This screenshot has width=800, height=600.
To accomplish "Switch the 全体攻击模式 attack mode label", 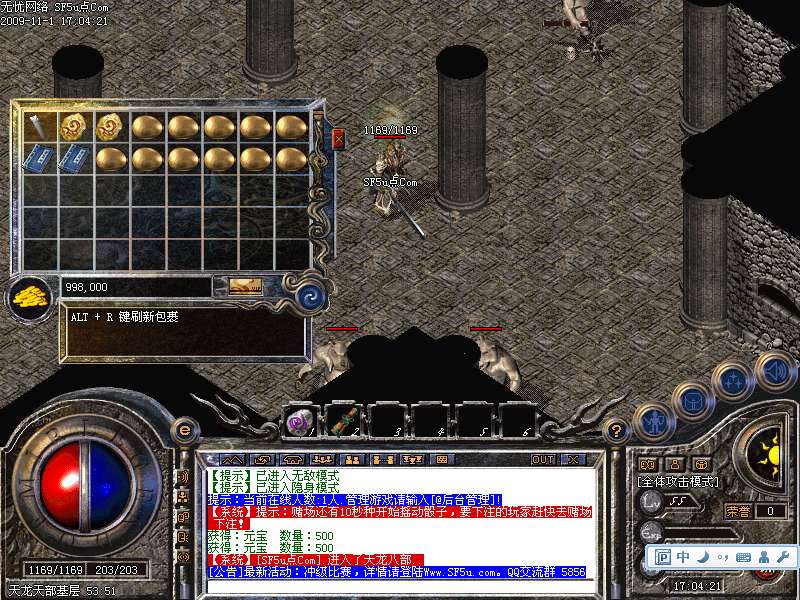I will point(678,482).
